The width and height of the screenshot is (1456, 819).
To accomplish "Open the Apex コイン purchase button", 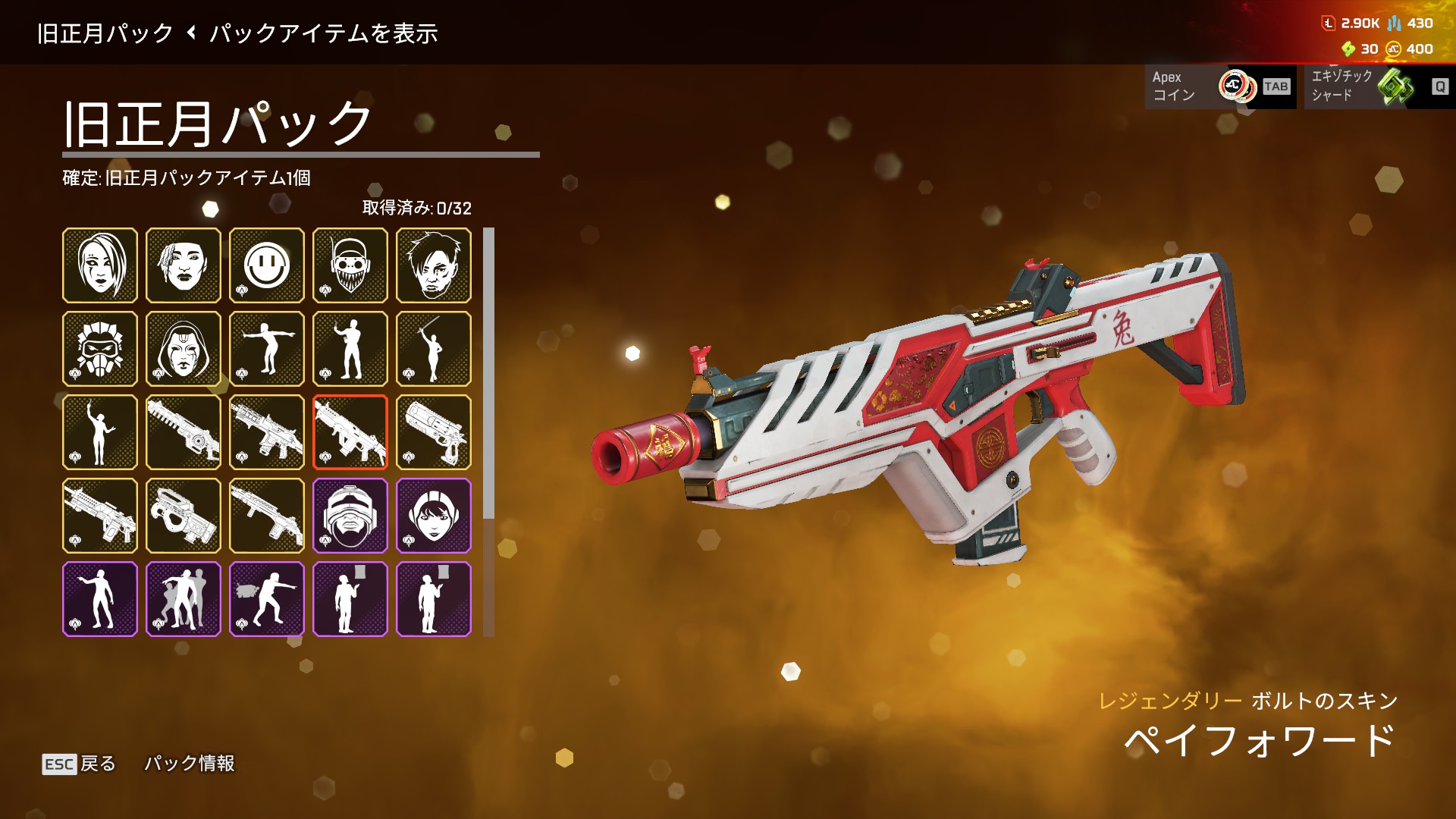I will 1219,86.
